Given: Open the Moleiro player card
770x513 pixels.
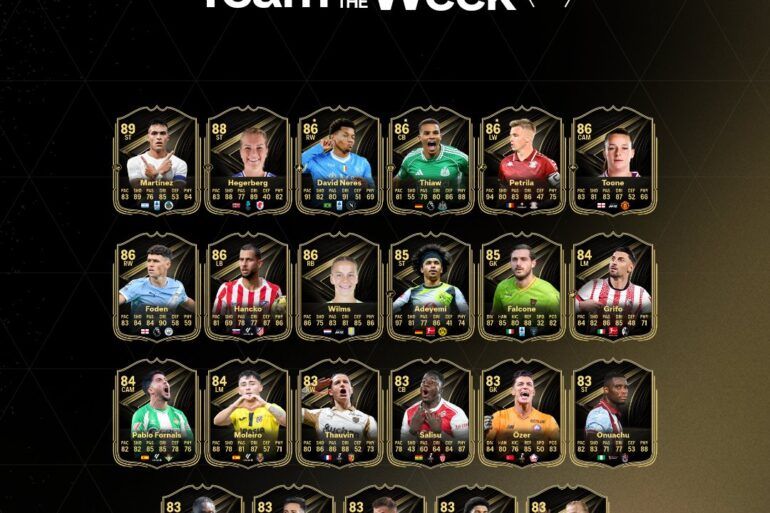Looking at the screenshot, I should pos(248,413).
